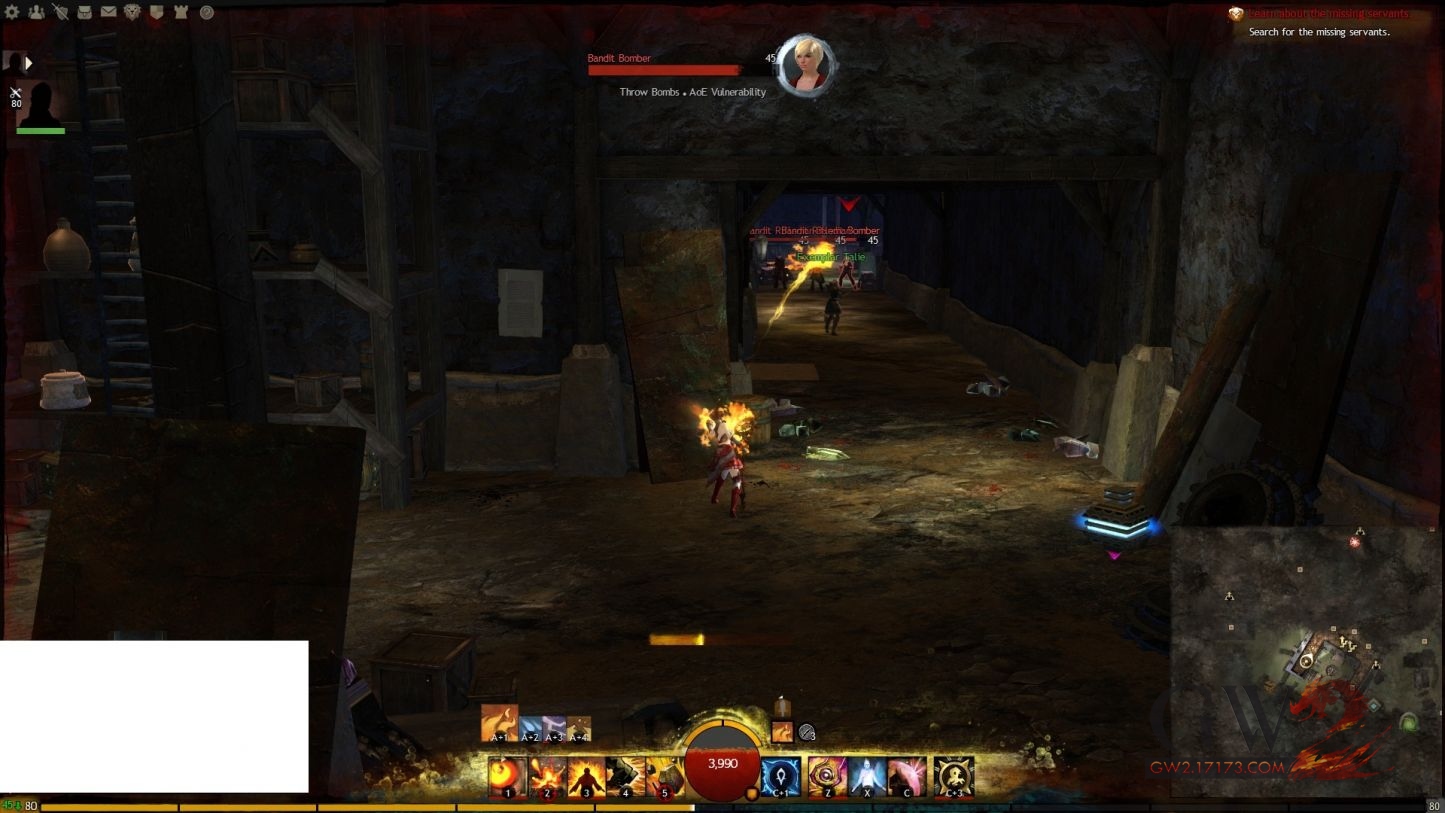
Task: Click the minimap
Action: coord(1305,660)
